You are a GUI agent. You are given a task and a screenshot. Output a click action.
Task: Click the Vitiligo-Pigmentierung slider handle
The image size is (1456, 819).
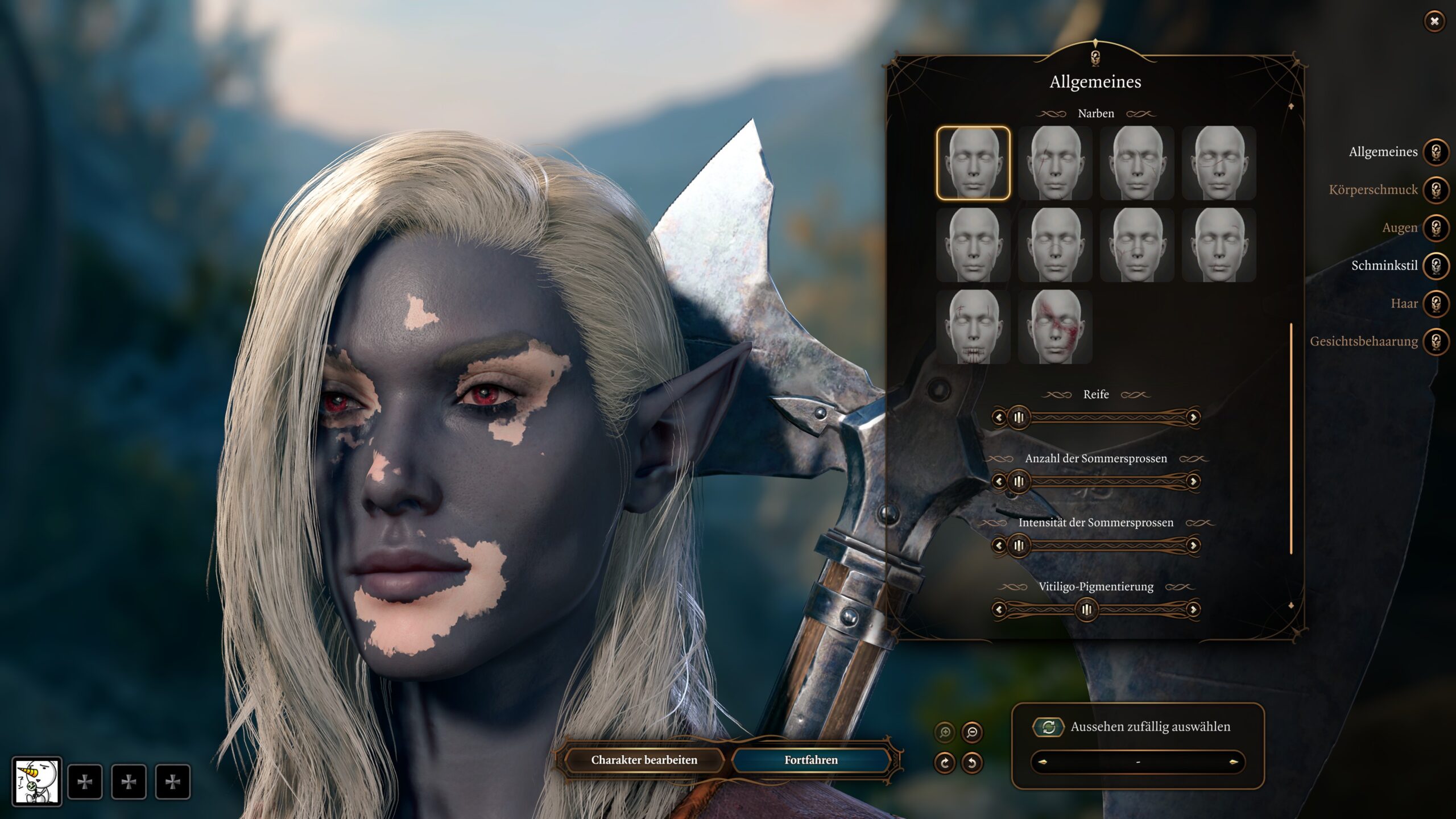pos(1086,610)
